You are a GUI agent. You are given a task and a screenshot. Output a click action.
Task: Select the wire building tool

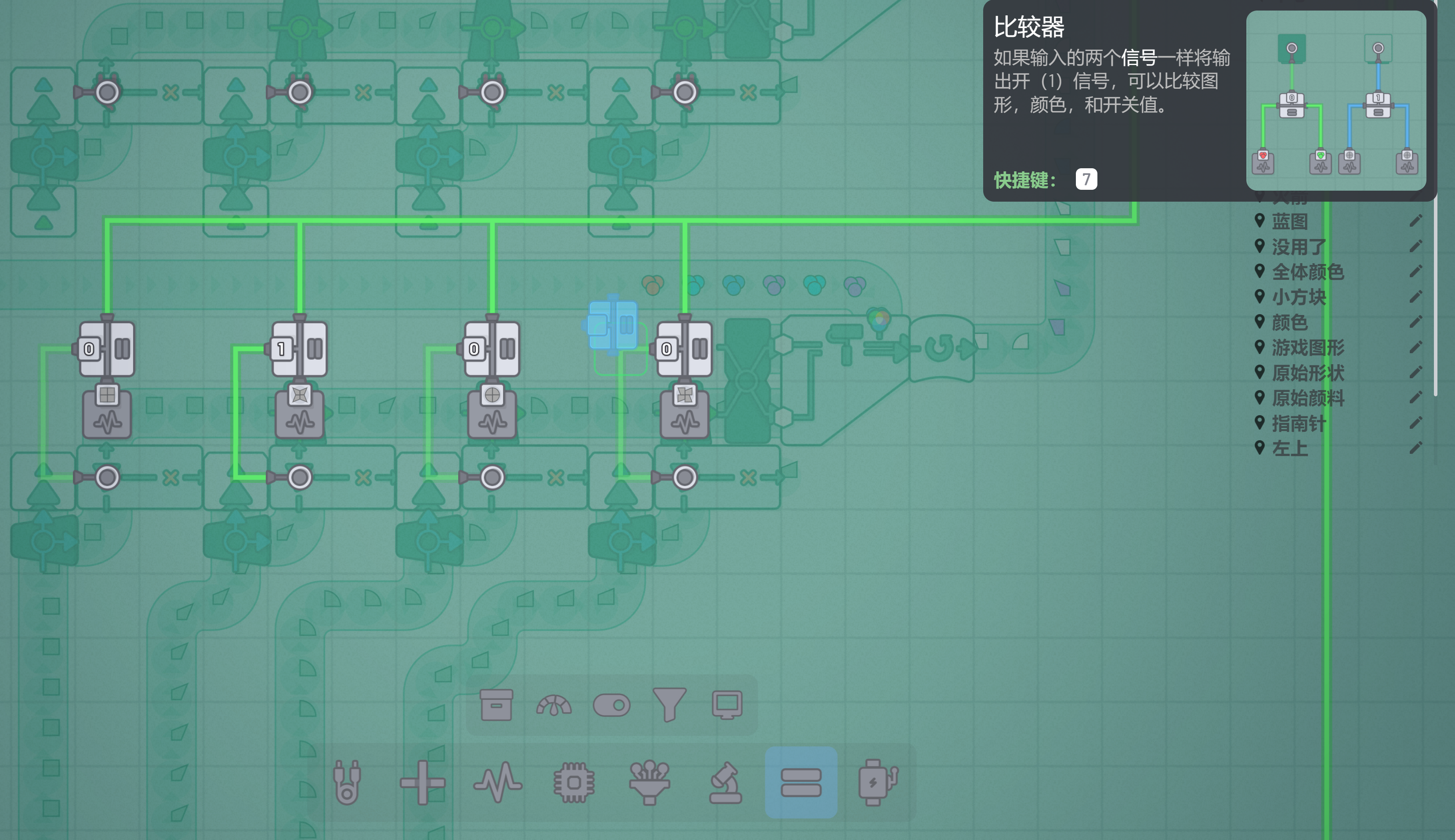347,782
